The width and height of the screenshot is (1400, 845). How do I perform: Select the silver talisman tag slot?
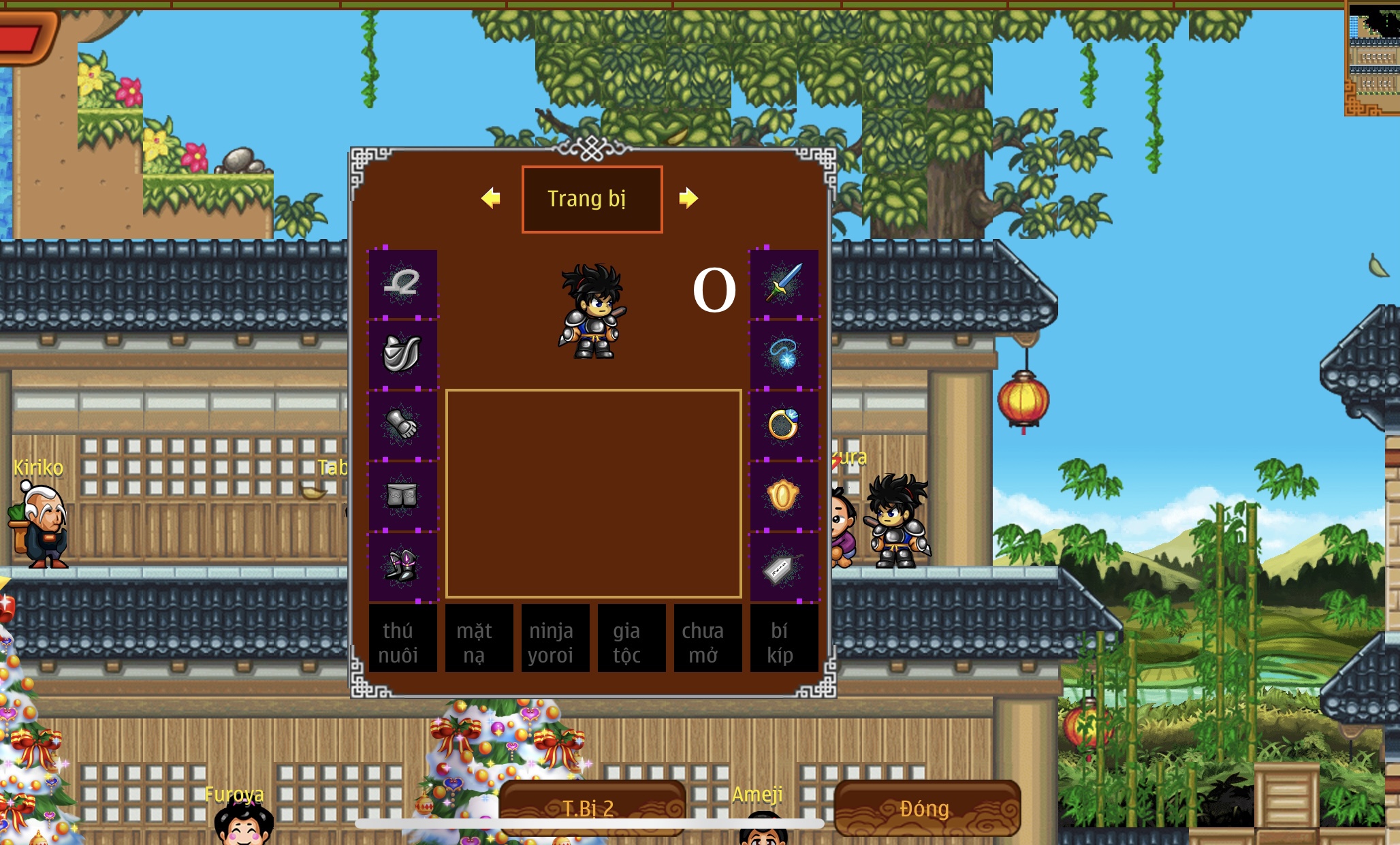(784, 567)
